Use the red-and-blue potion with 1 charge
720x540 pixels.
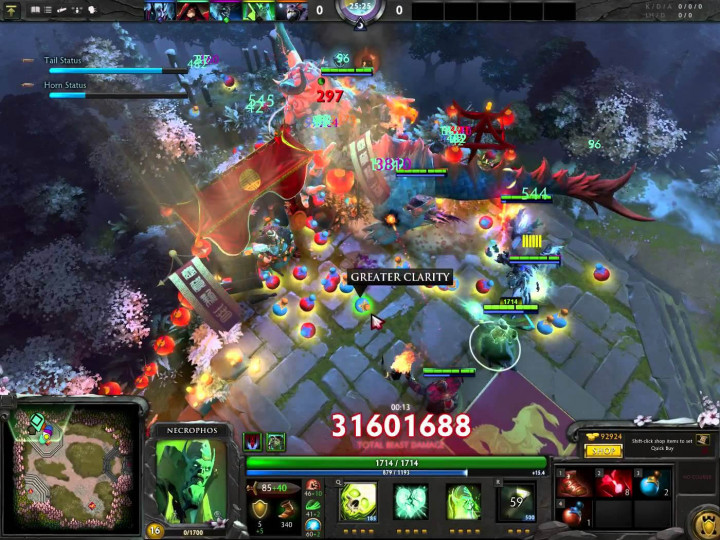pyautogui.click(x=574, y=515)
